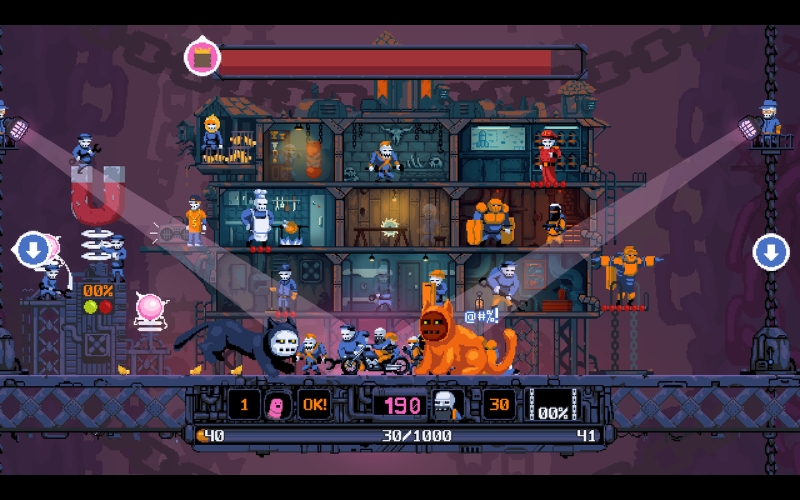
Task: Select the helmeted worker portrait icon
Action: (x=446, y=405)
